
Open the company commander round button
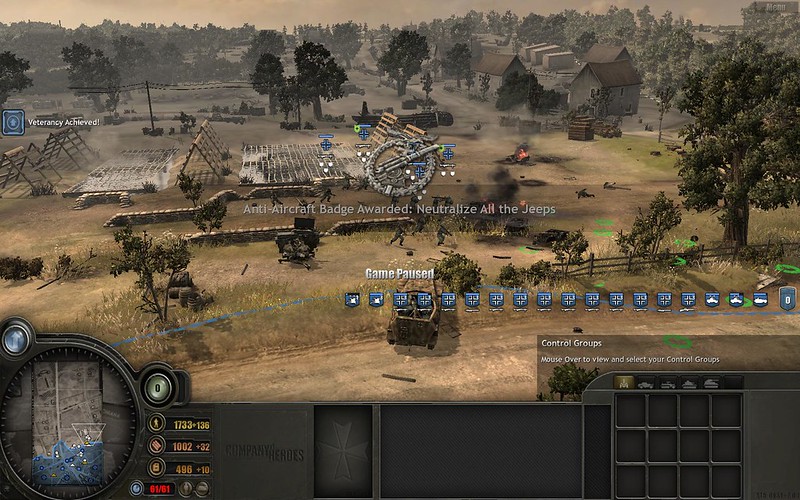click(x=159, y=387)
